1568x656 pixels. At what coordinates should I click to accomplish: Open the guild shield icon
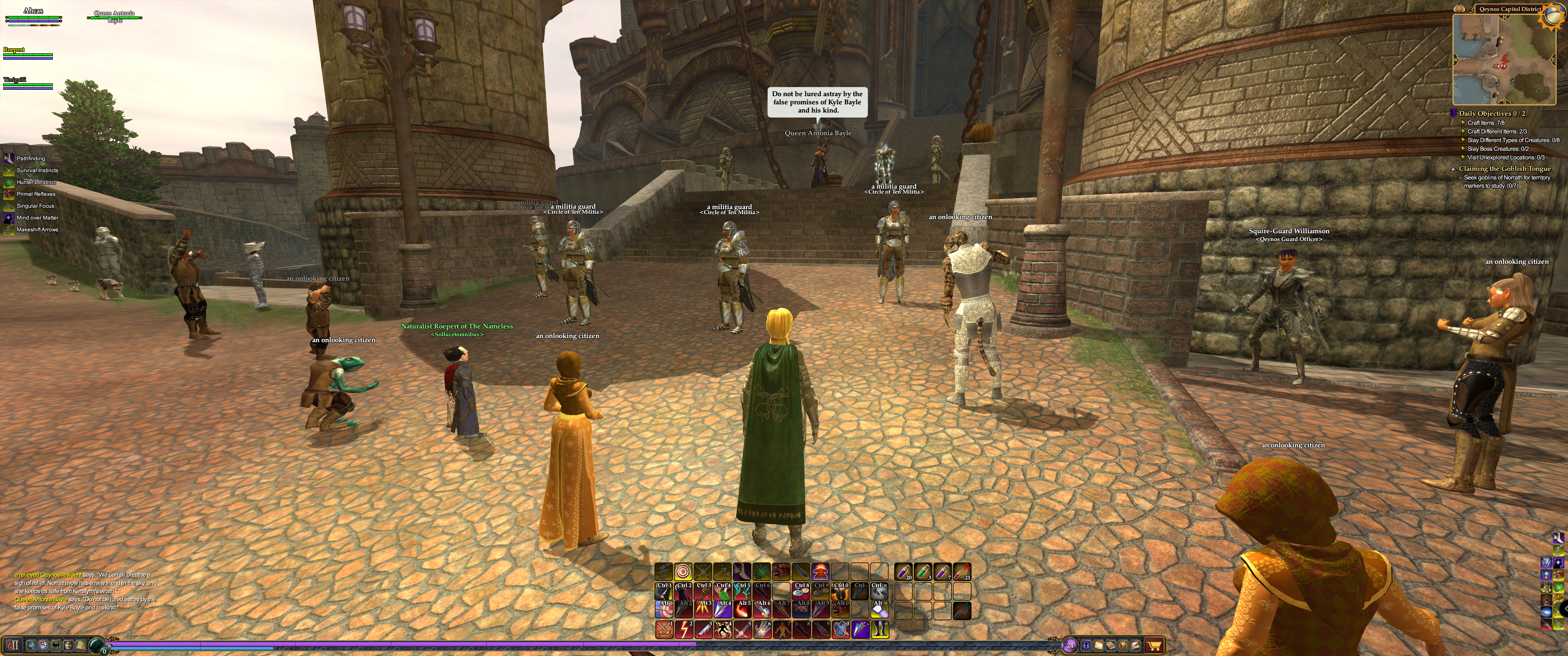click(x=44, y=645)
